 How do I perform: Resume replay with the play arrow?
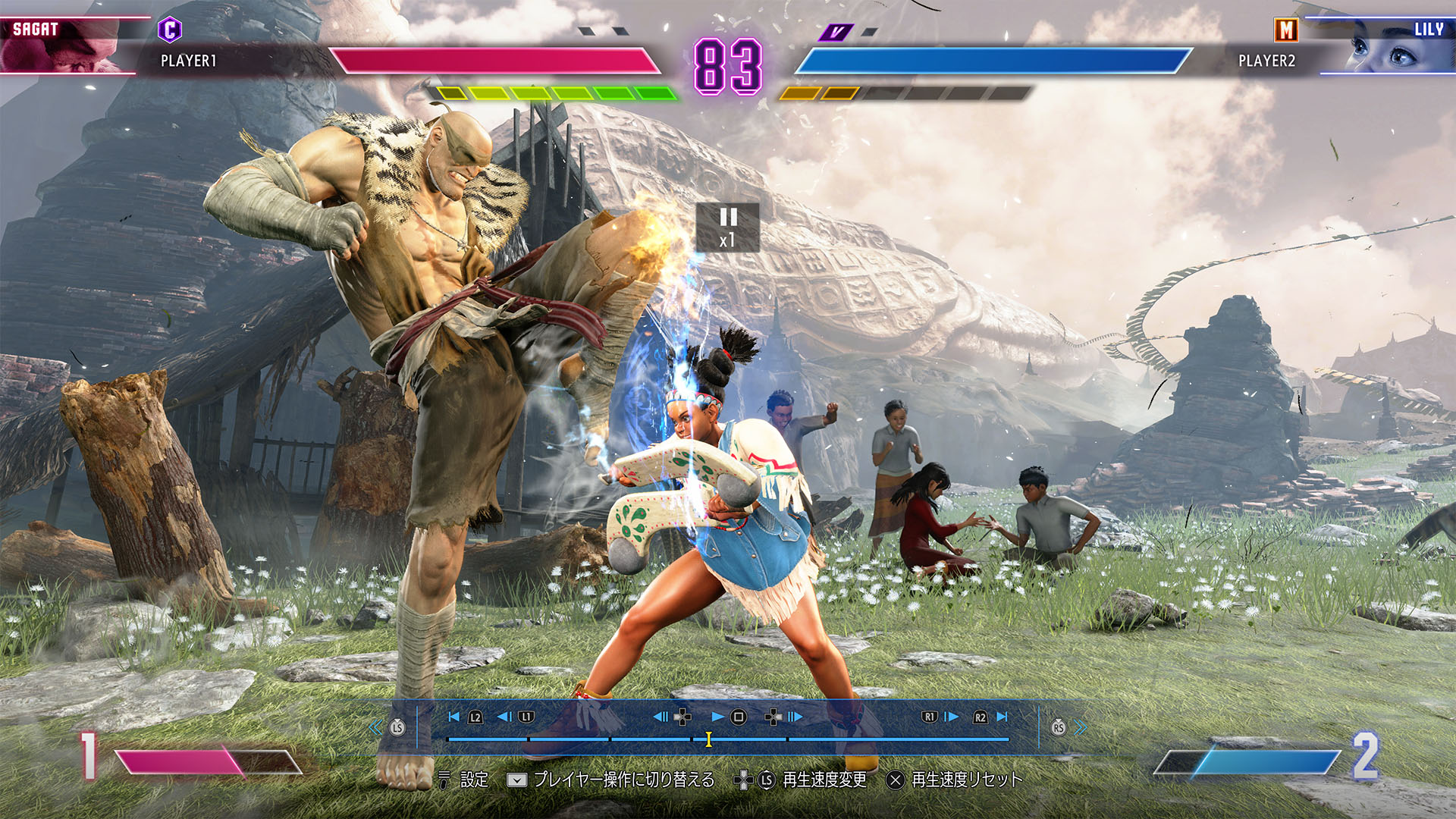717,717
